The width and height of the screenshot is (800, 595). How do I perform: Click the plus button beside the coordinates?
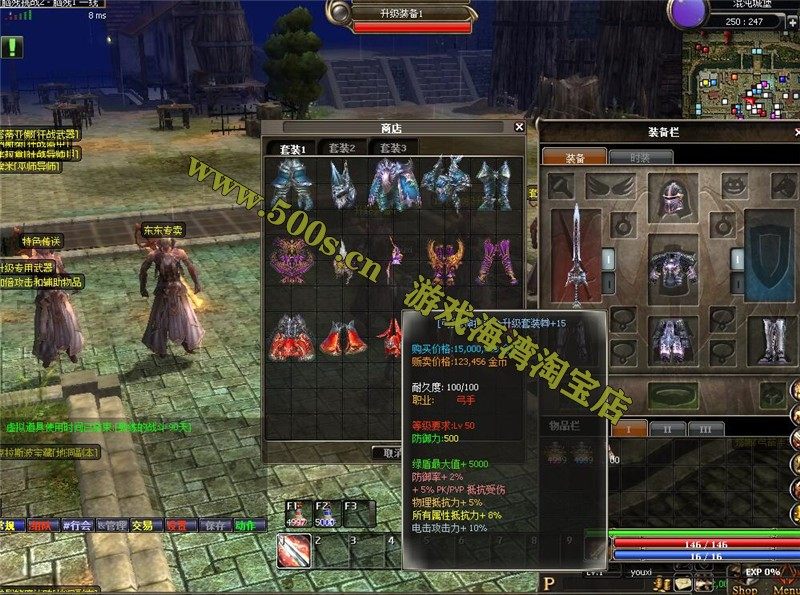(790, 20)
